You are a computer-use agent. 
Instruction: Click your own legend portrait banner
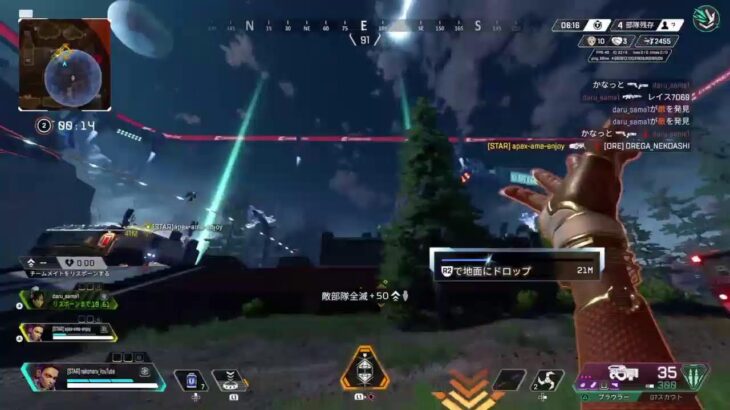point(92,376)
